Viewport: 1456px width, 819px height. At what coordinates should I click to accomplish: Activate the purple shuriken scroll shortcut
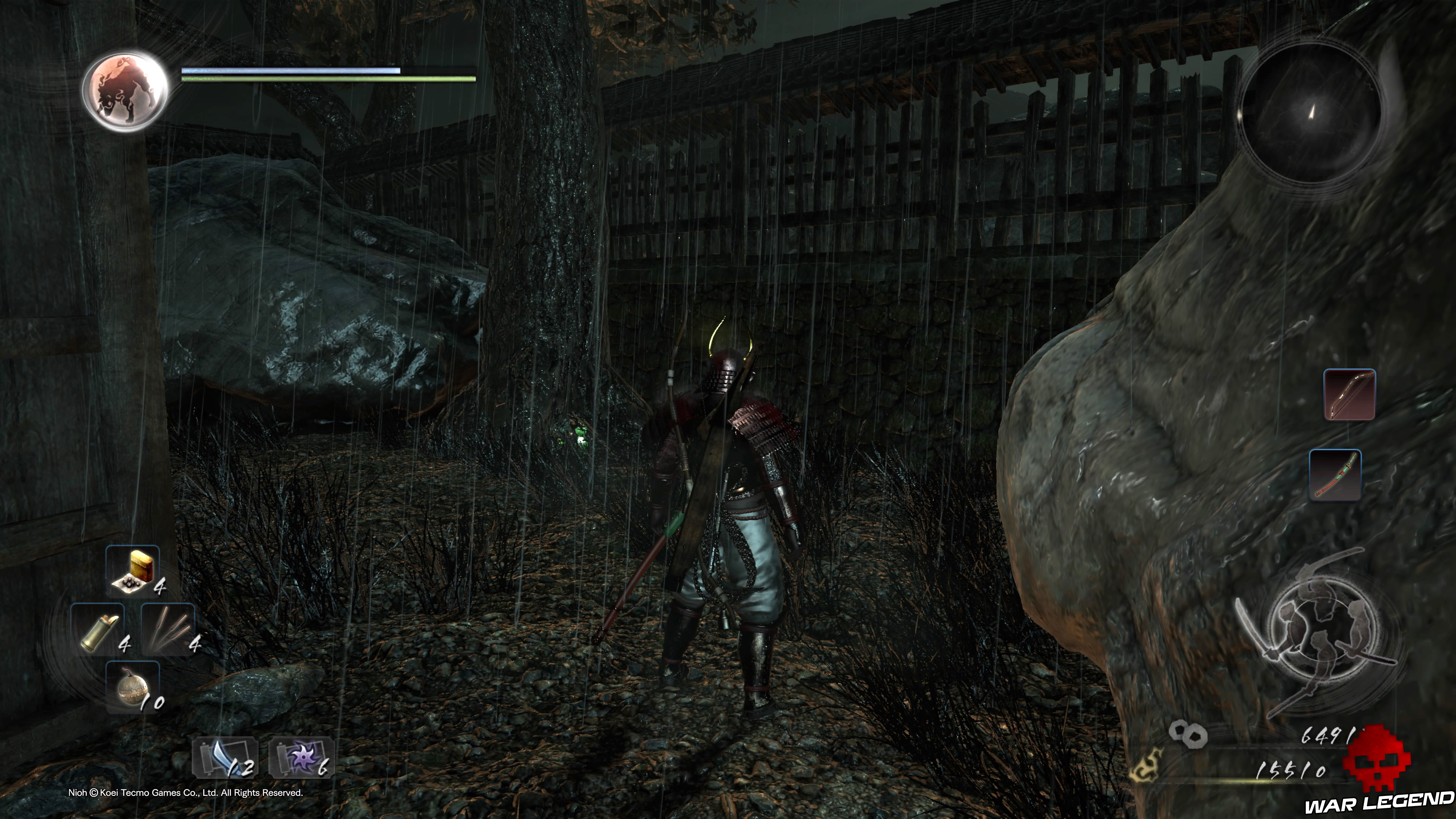[x=301, y=758]
